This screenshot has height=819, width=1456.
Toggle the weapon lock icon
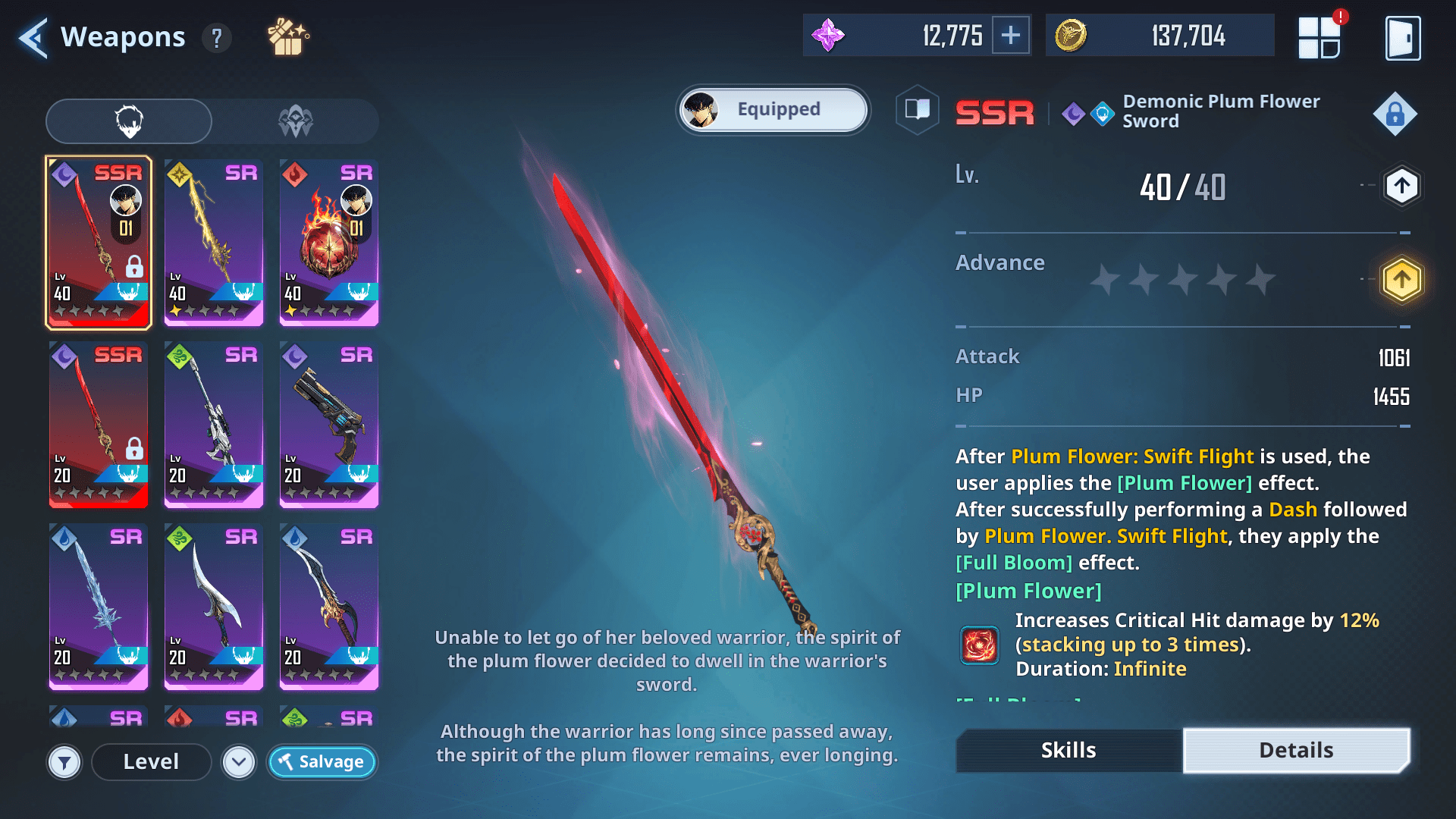click(x=1395, y=115)
